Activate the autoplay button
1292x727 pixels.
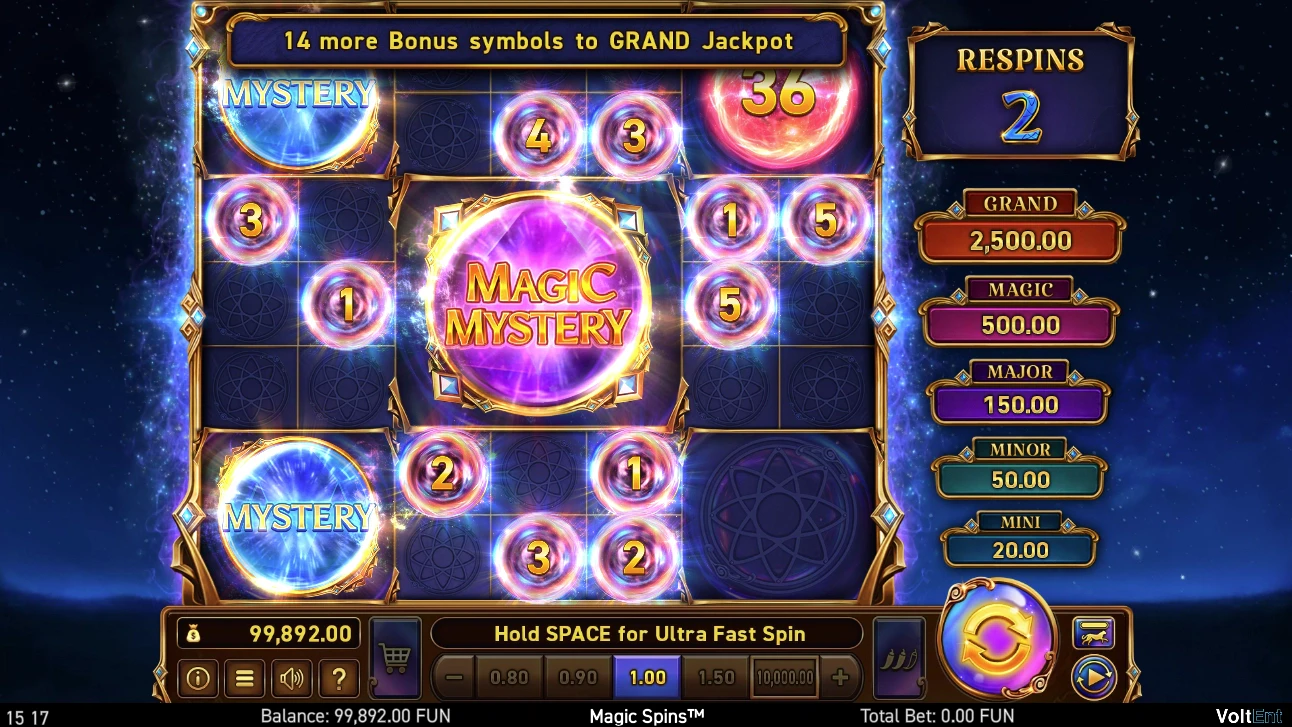[x=1093, y=678]
